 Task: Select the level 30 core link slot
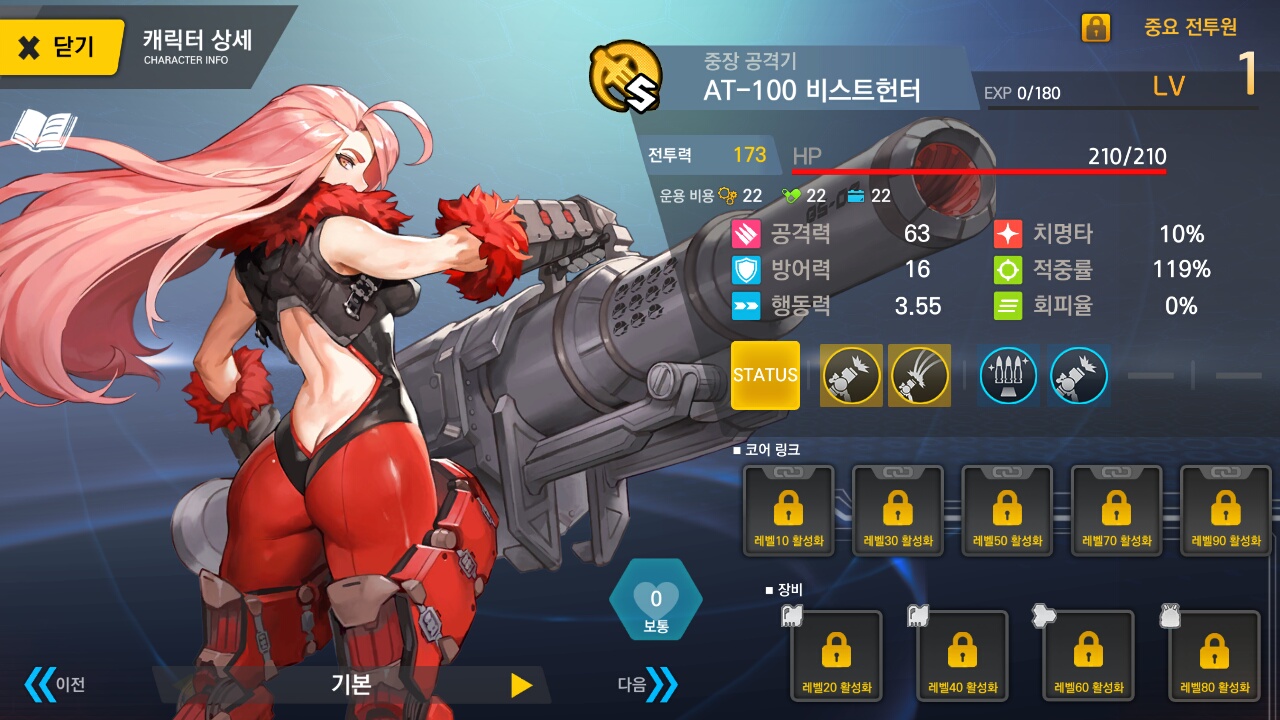(897, 511)
